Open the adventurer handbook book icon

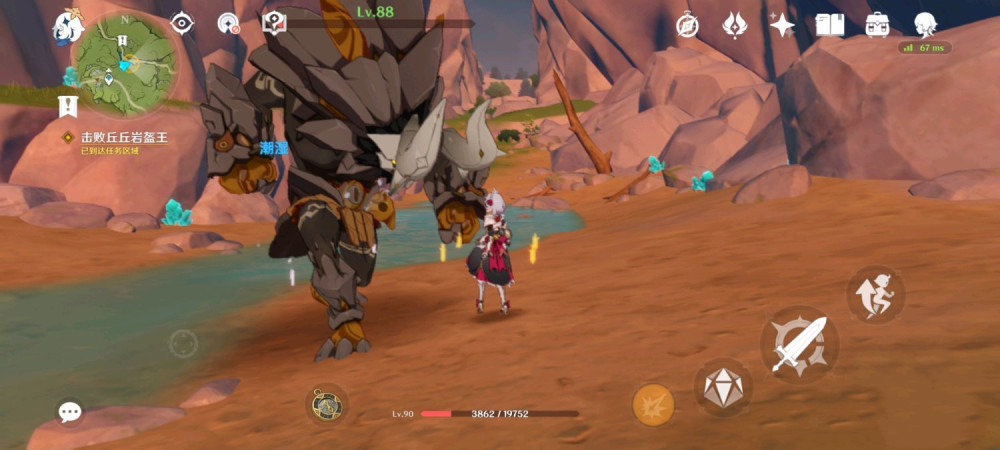pos(830,25)
